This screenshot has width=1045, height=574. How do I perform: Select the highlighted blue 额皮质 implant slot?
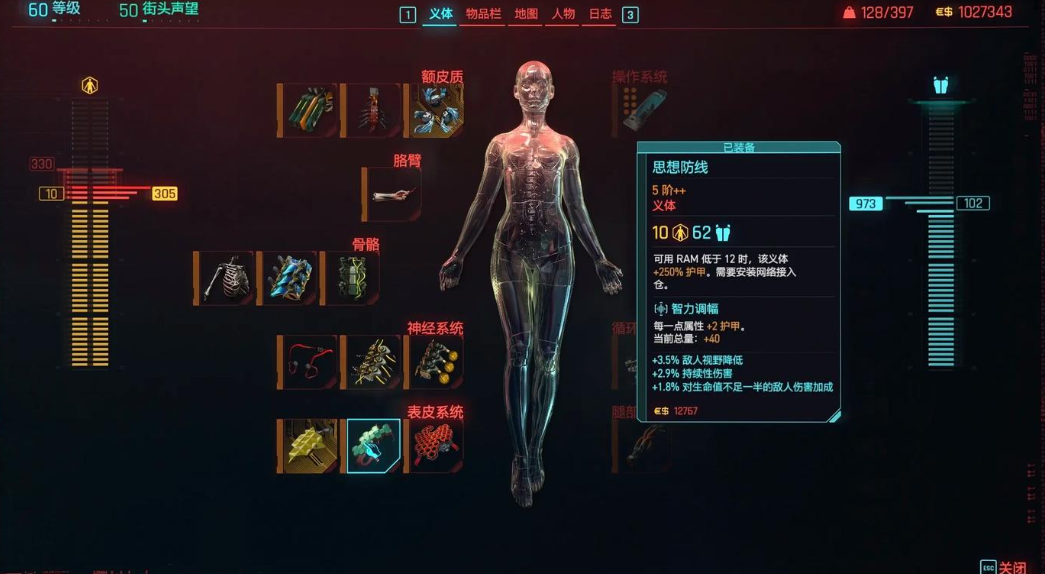(434, 110)
